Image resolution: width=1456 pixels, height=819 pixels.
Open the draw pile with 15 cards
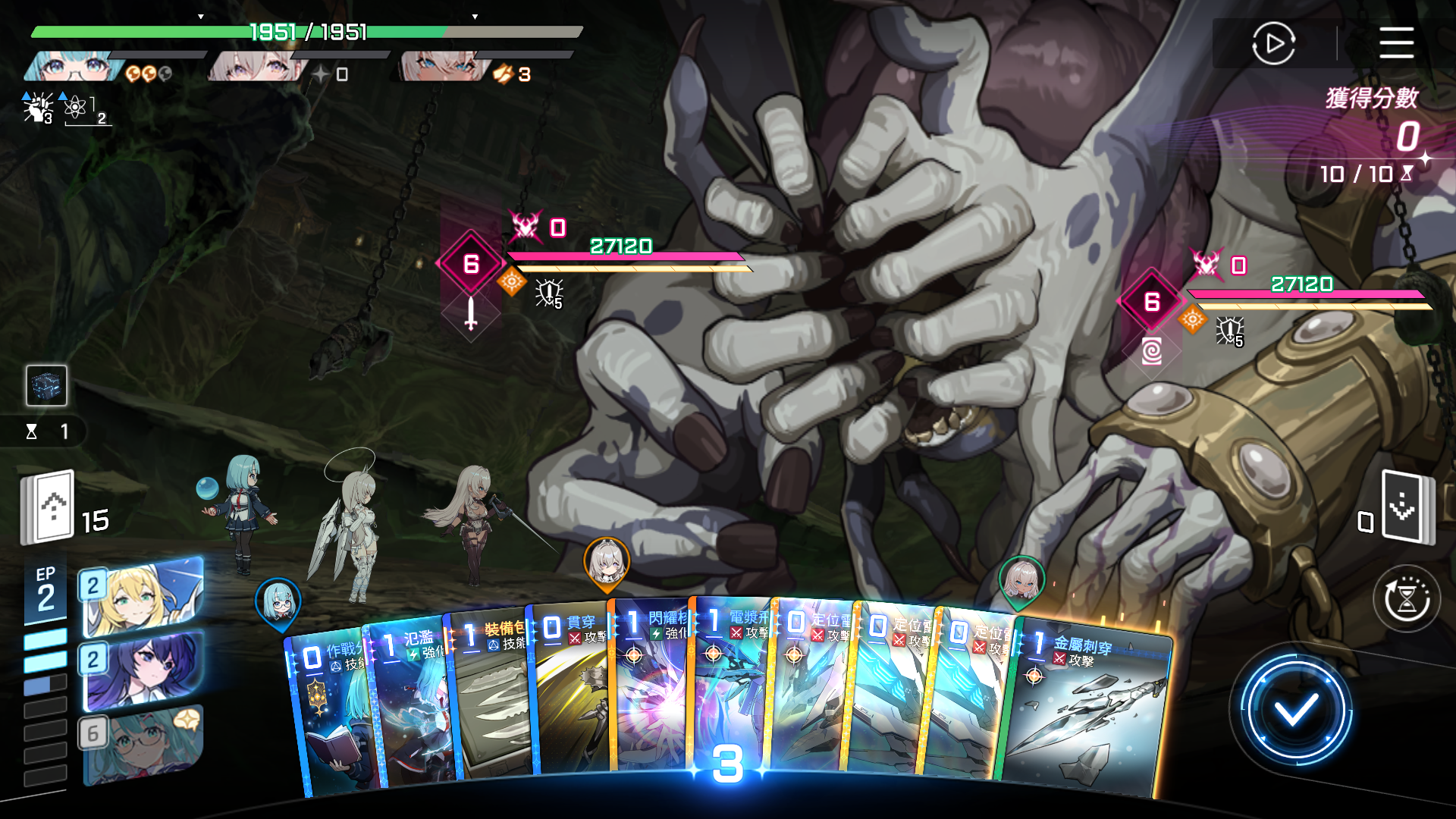click(49, 507)
